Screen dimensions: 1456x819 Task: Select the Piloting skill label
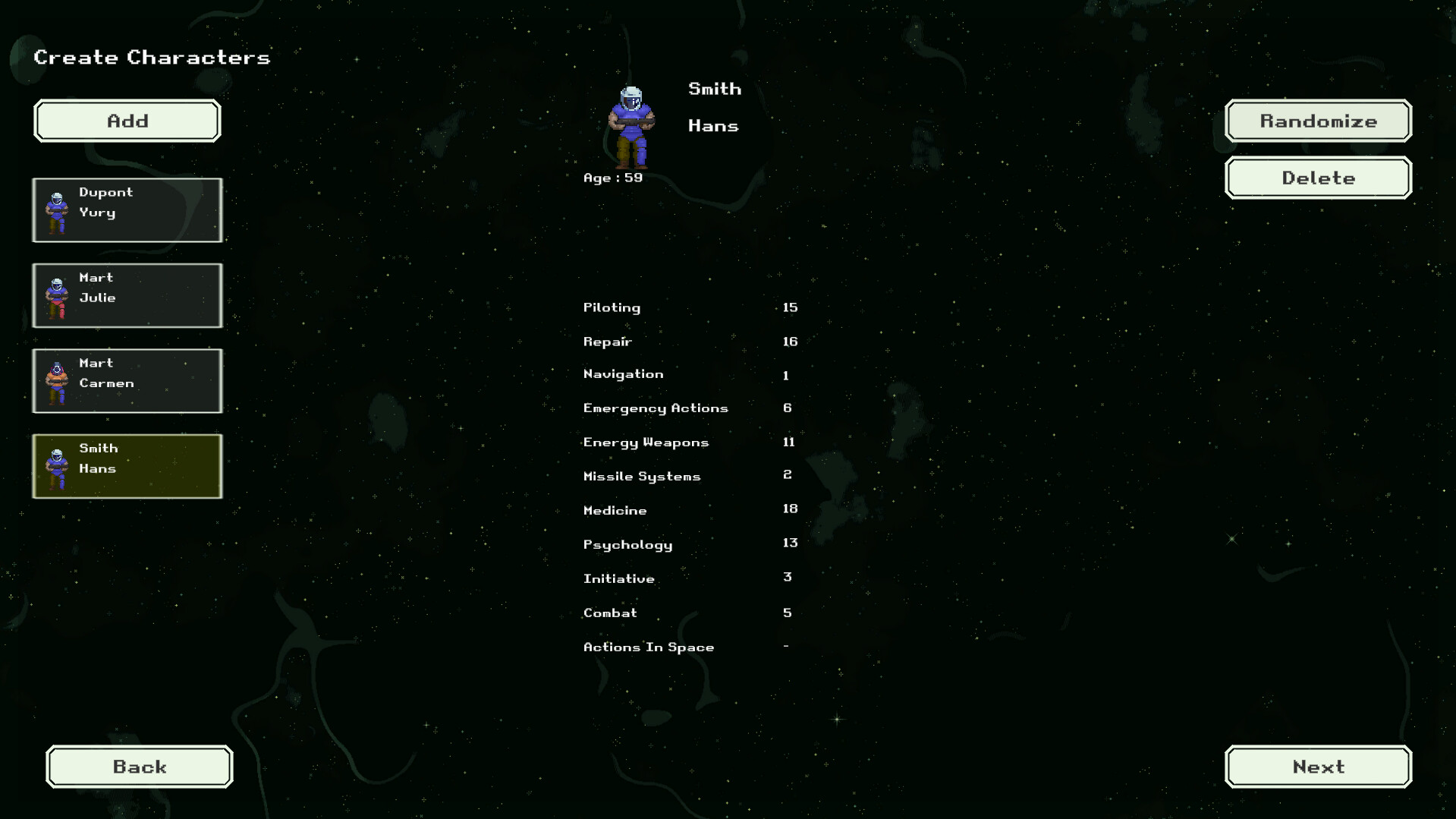pos(612,307)
